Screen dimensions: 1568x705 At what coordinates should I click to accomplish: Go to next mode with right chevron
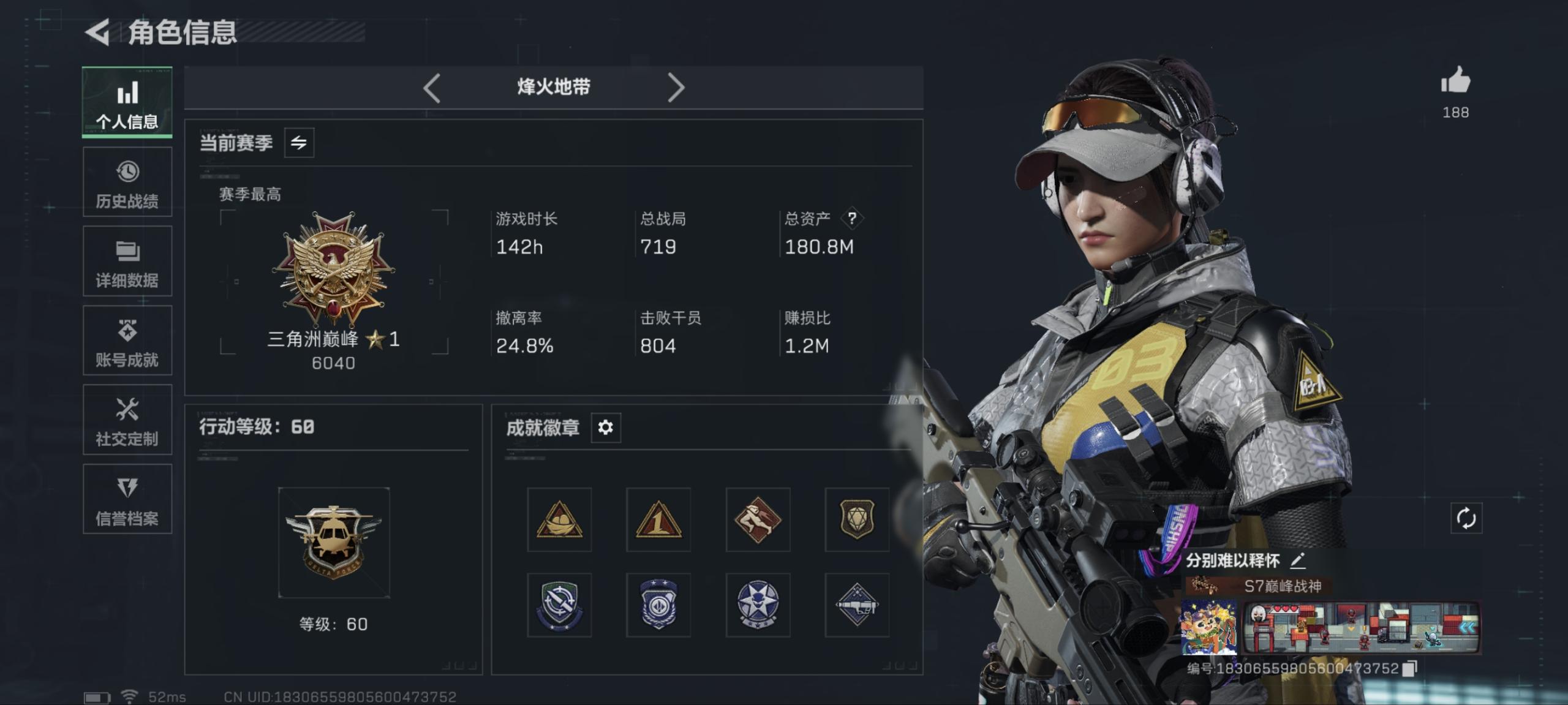(x=677, y=87)
